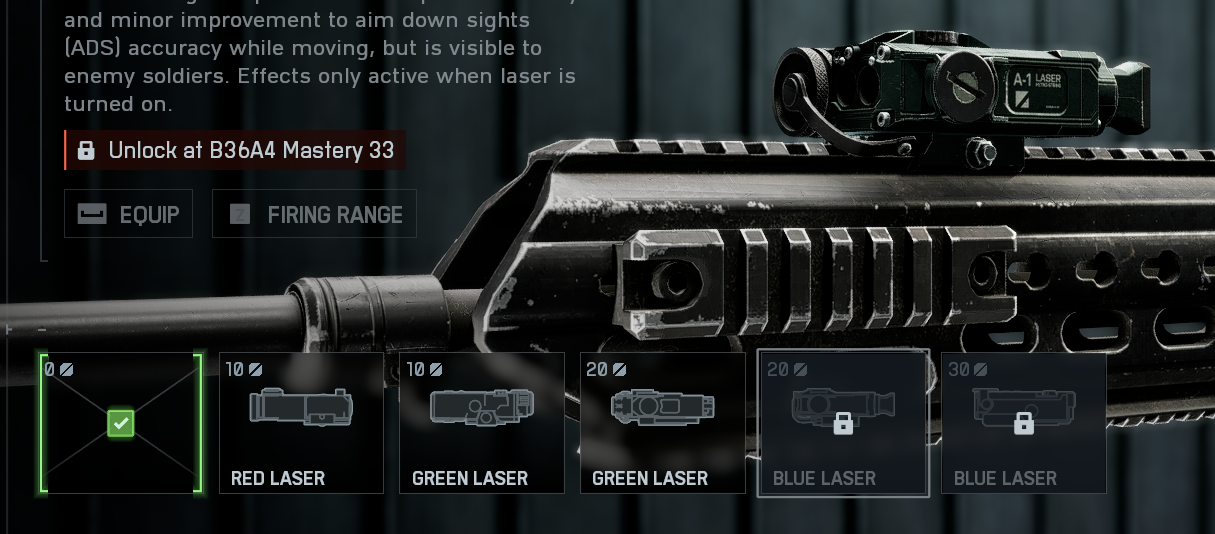Select the empty no-attachment slot with checkmark

[121, 423]
